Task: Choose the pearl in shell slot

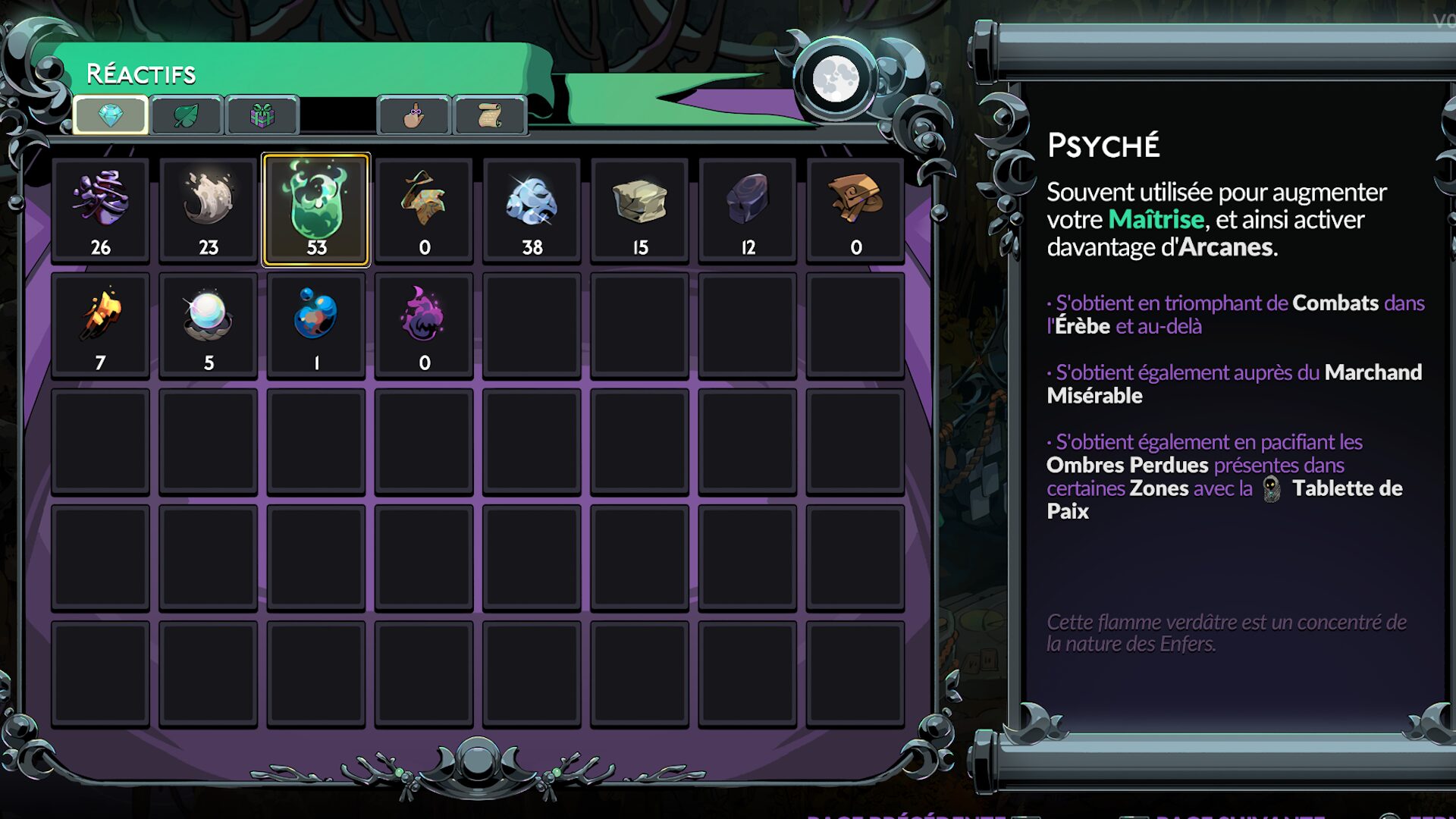Action: tap(209, 325)
